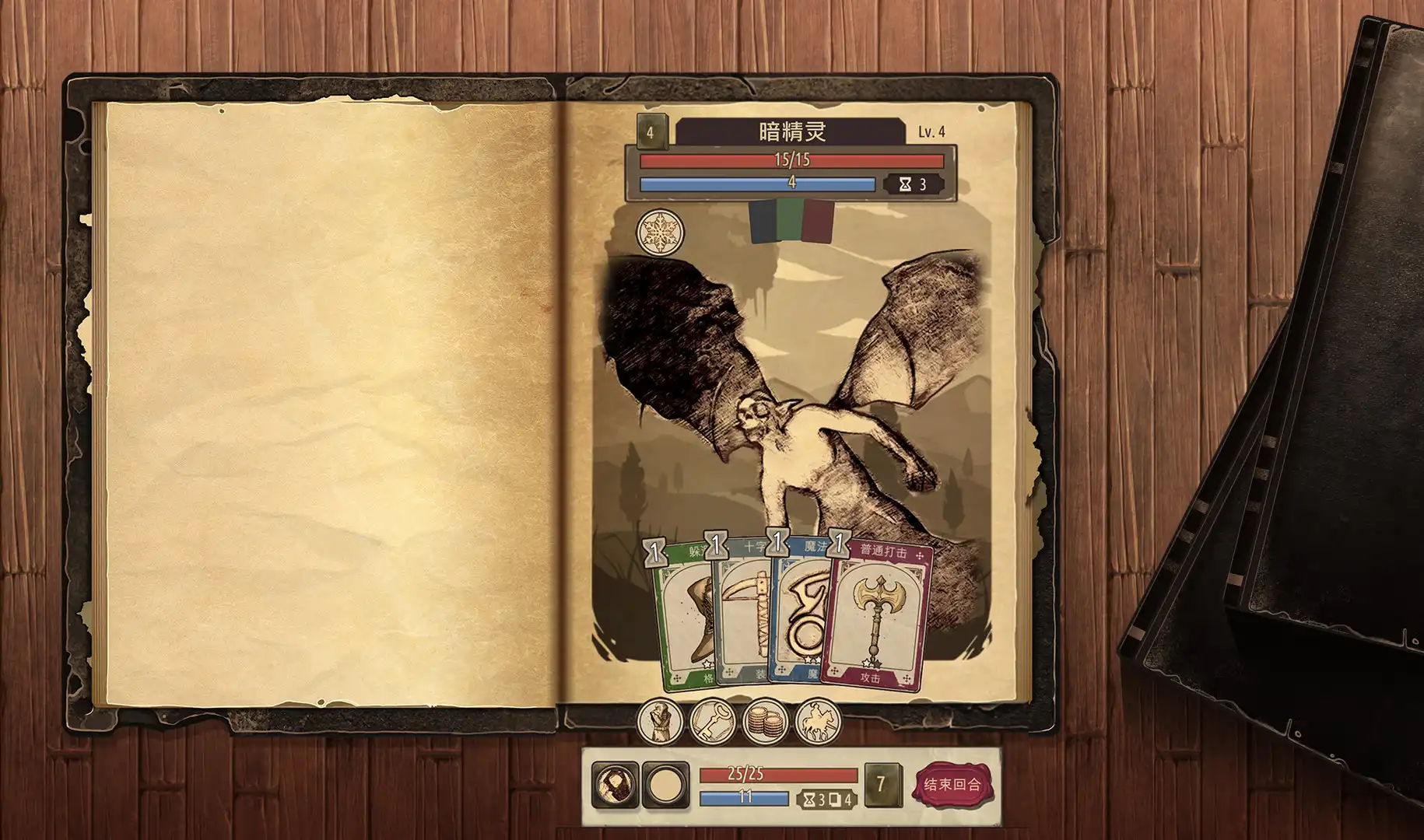Click the 暗精灵 enemy name plate

click(x=794, y=130)
